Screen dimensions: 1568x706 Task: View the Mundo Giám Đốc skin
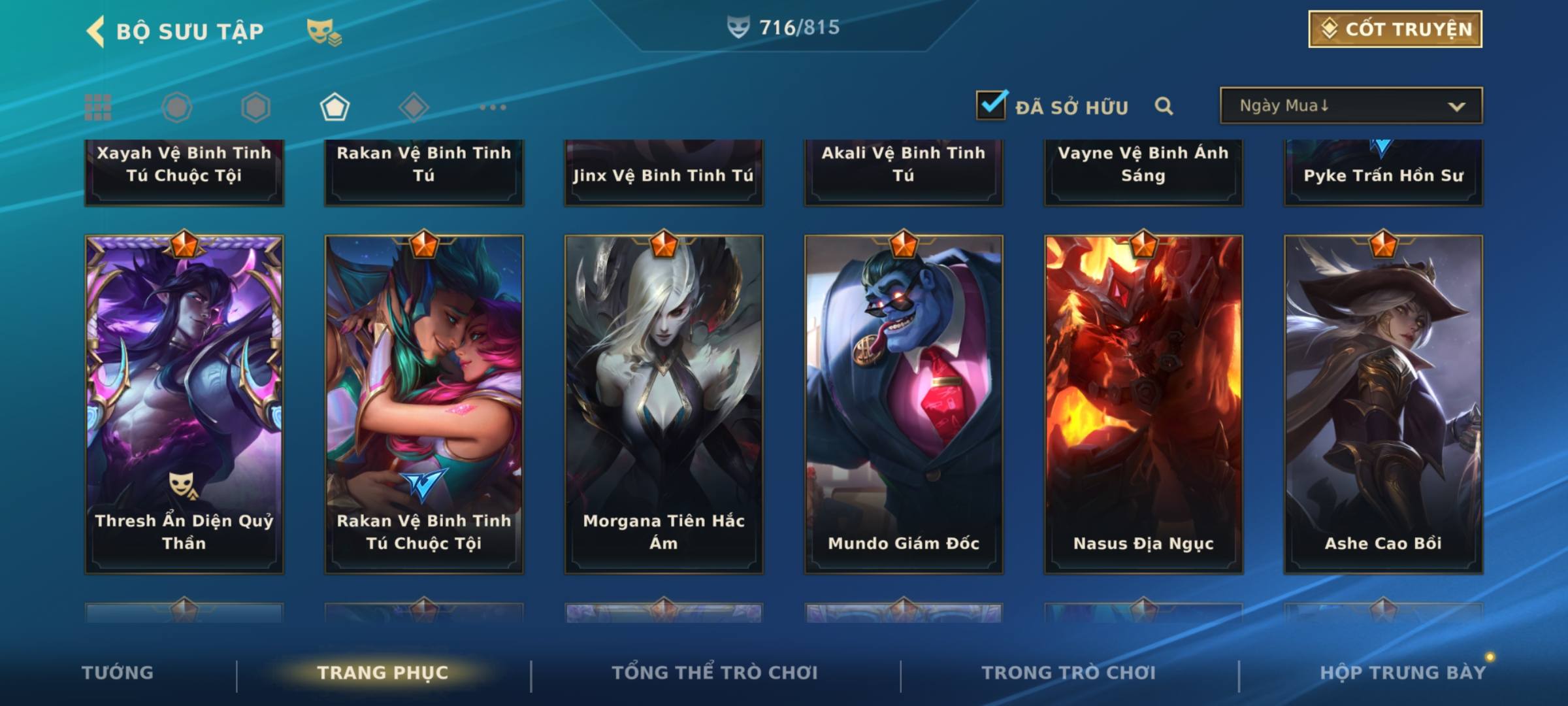[904, 404]
